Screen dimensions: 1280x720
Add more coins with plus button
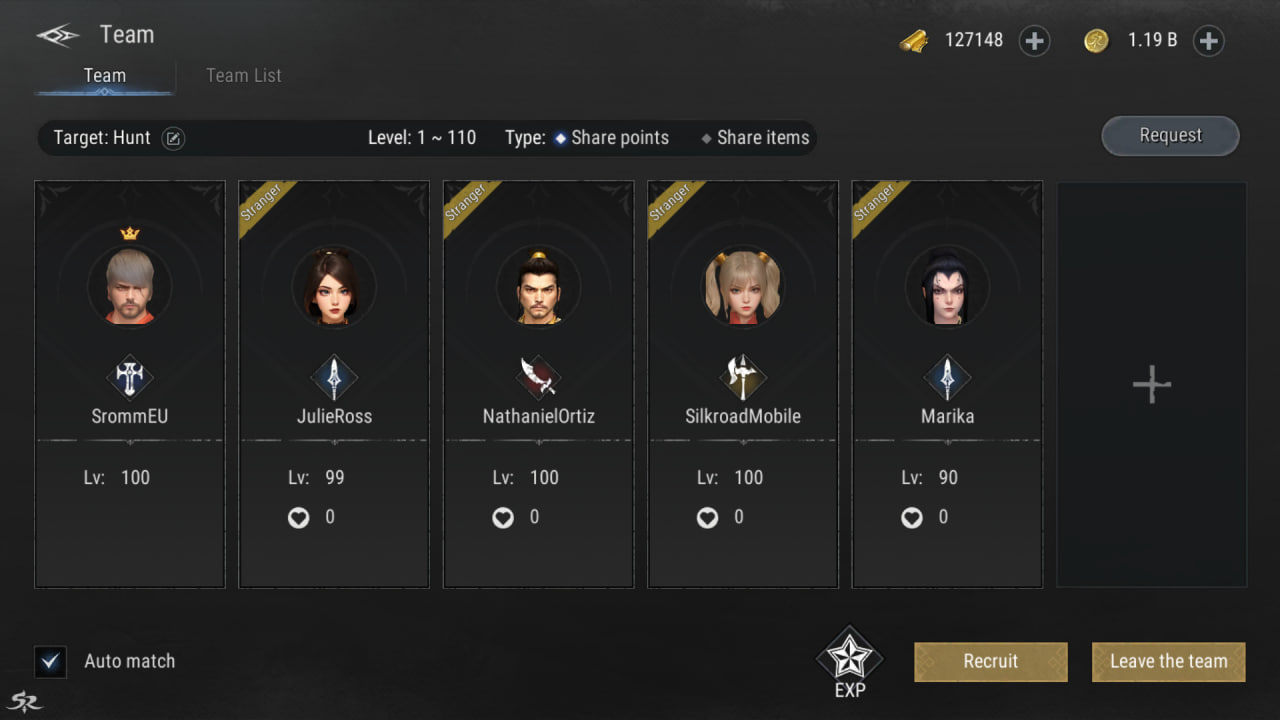pyautogui.click(x=1208, y=41)
